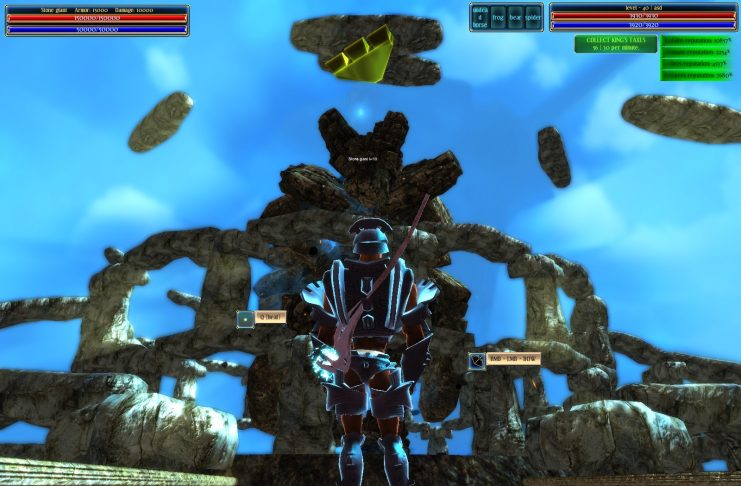
Task: Select the undead horse transformation button
Action: (480, 17)
